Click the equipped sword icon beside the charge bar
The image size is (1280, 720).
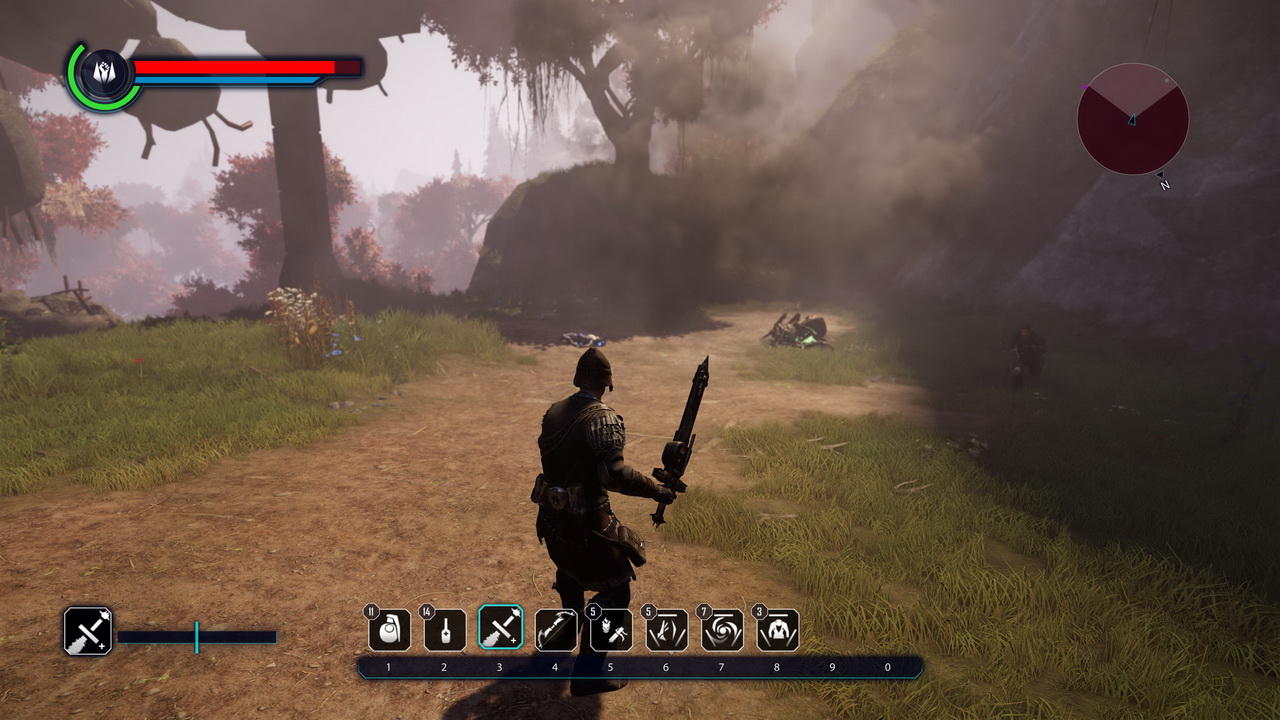[x=88, y=631]
